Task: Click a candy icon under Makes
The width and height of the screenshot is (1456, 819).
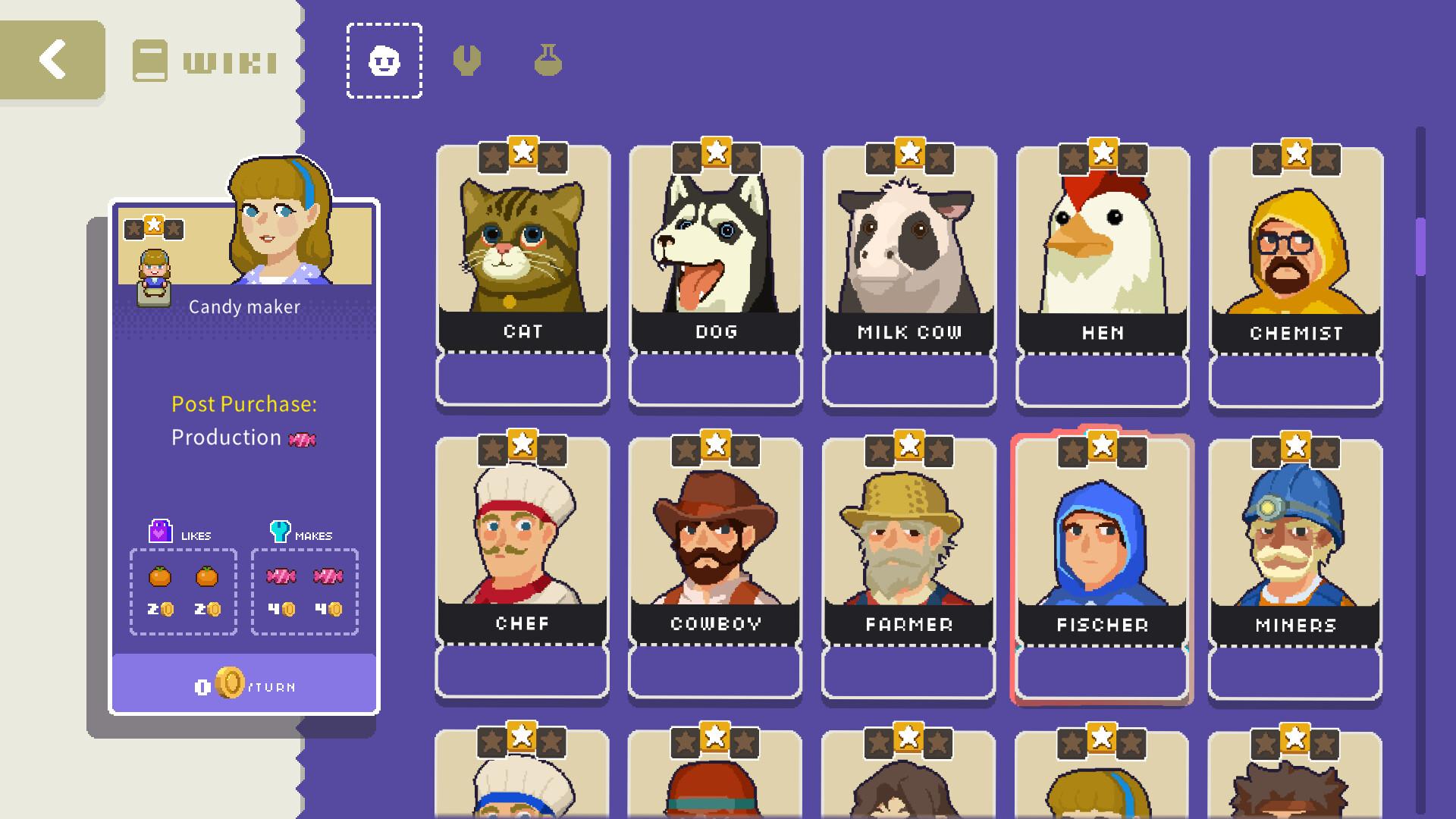Action: [x=280, y=576]
